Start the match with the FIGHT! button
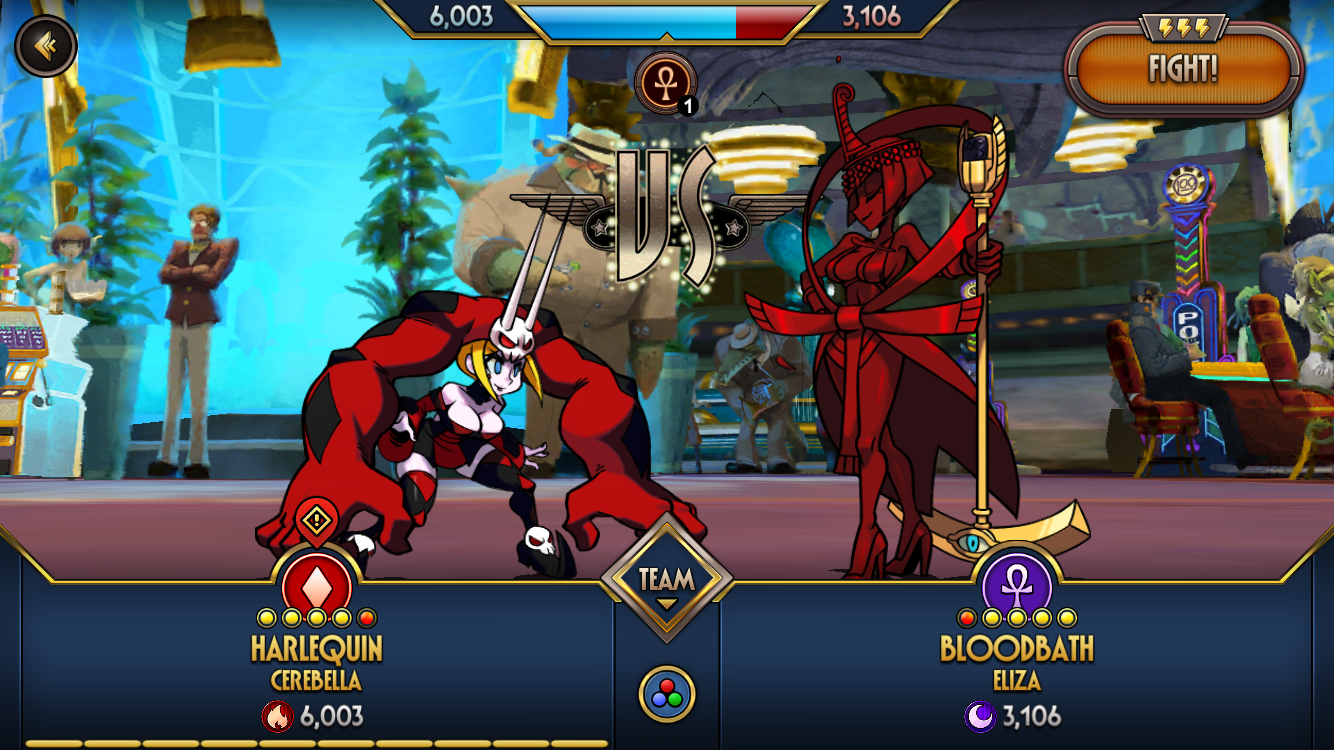This screenshot has width=1334, height=750. [x=1184, y=69]
